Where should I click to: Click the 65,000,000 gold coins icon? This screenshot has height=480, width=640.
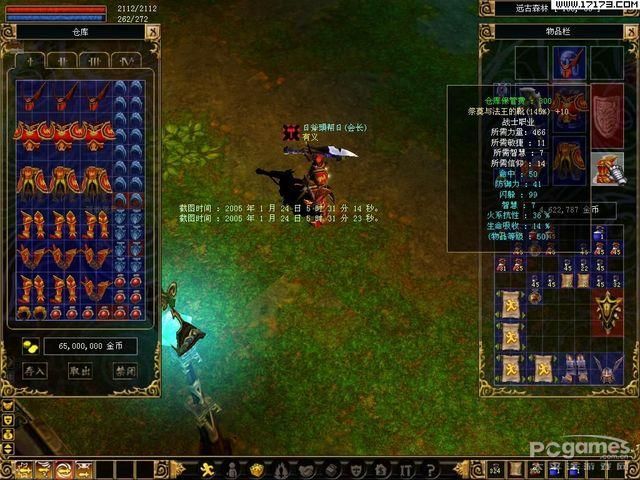(x=30, y=346)
